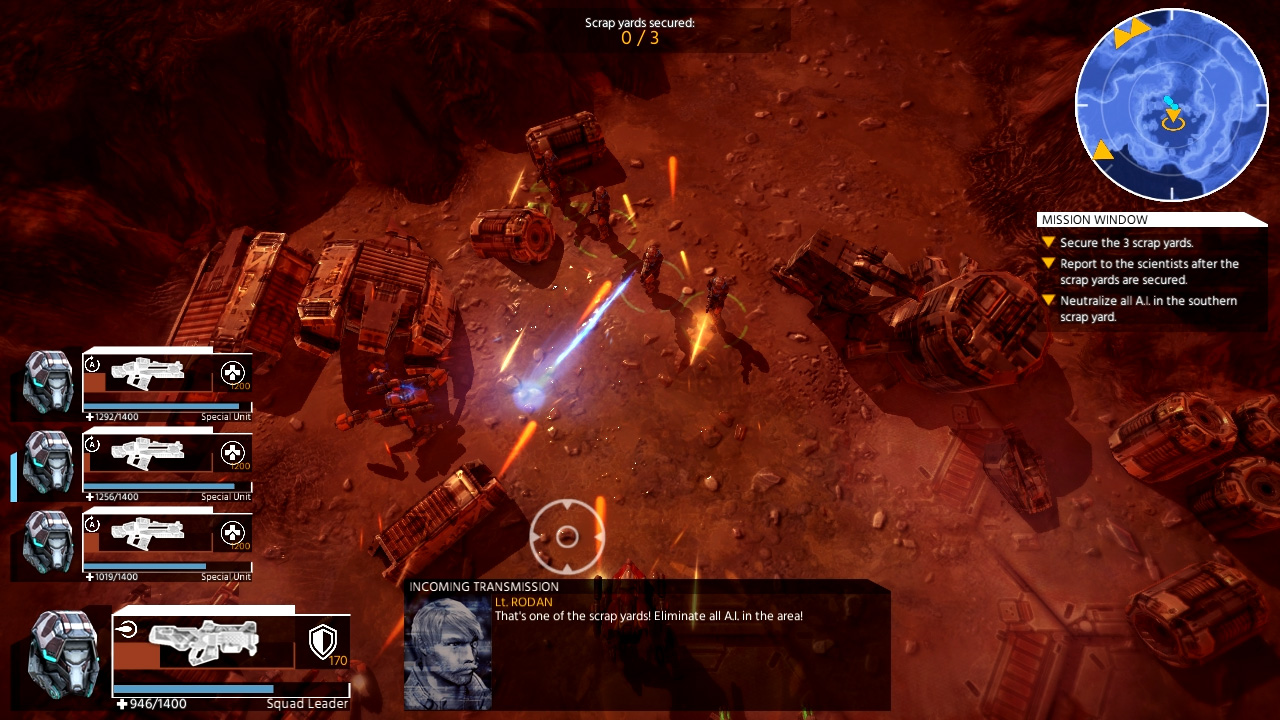Select the 'Neutralize all A.I.' objective
Image resolution: width=1280 pixels, height=720 pixels.
1148,309
